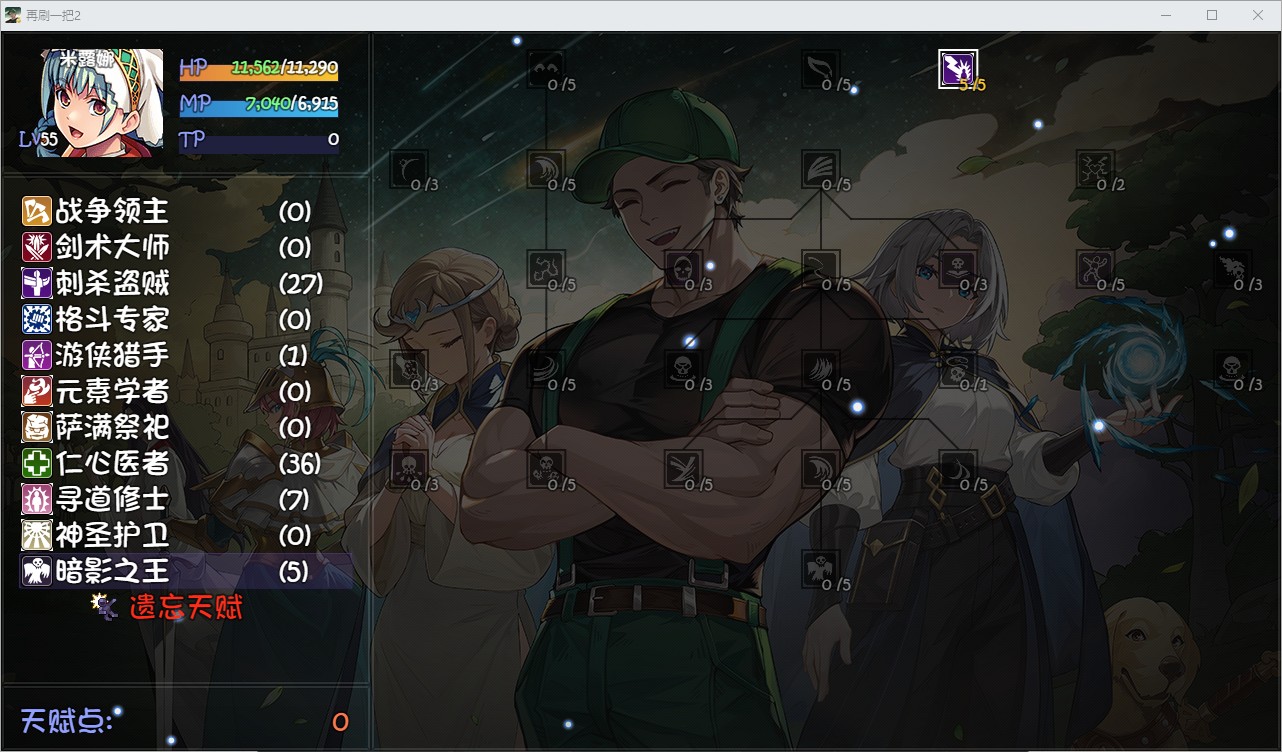Open the 刺杀盗贼 talent tree
Screen dimensions: 1282x752
click(x=112, y=283)
